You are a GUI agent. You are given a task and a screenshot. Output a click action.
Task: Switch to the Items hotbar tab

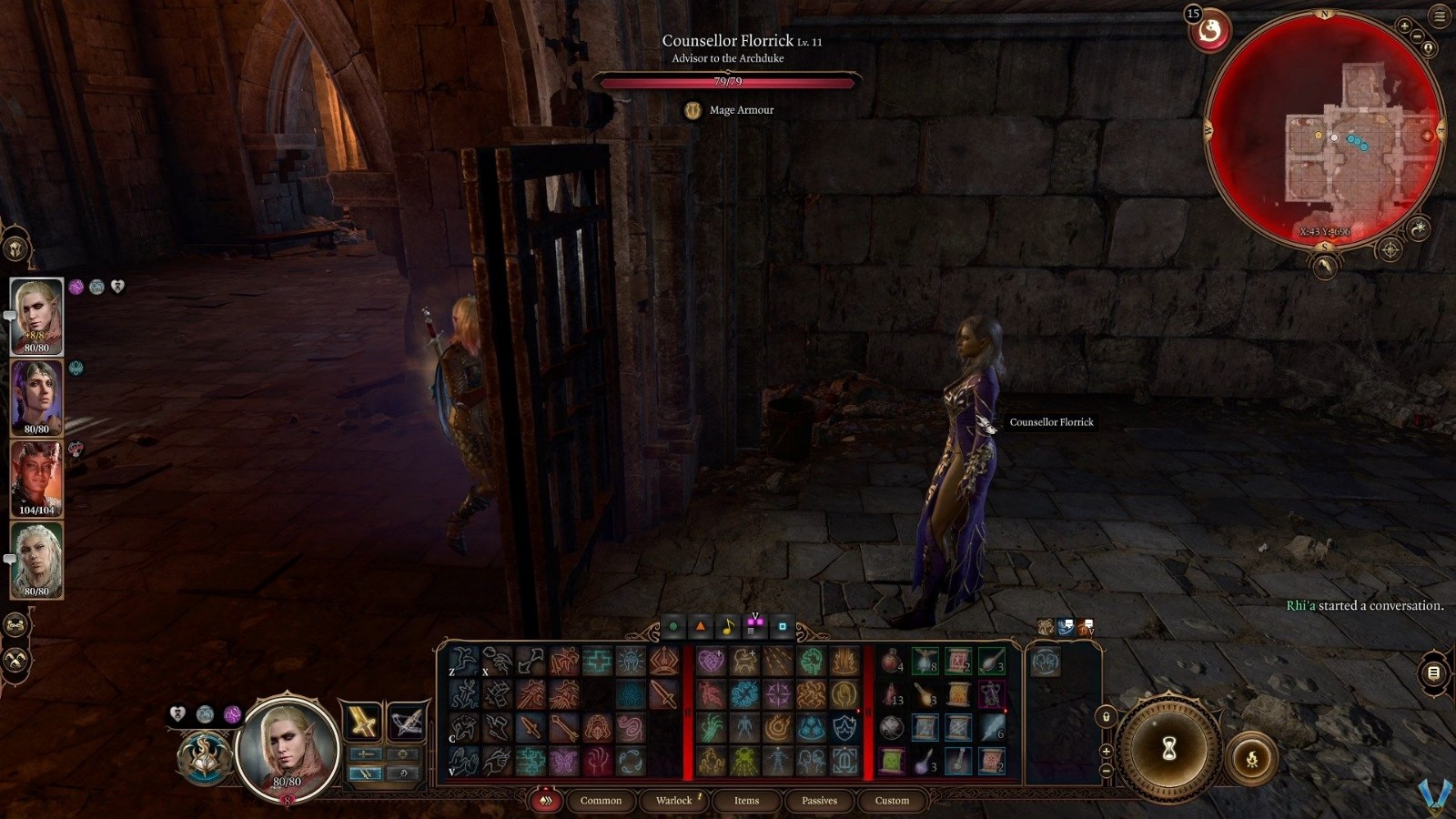coord(745,801)
